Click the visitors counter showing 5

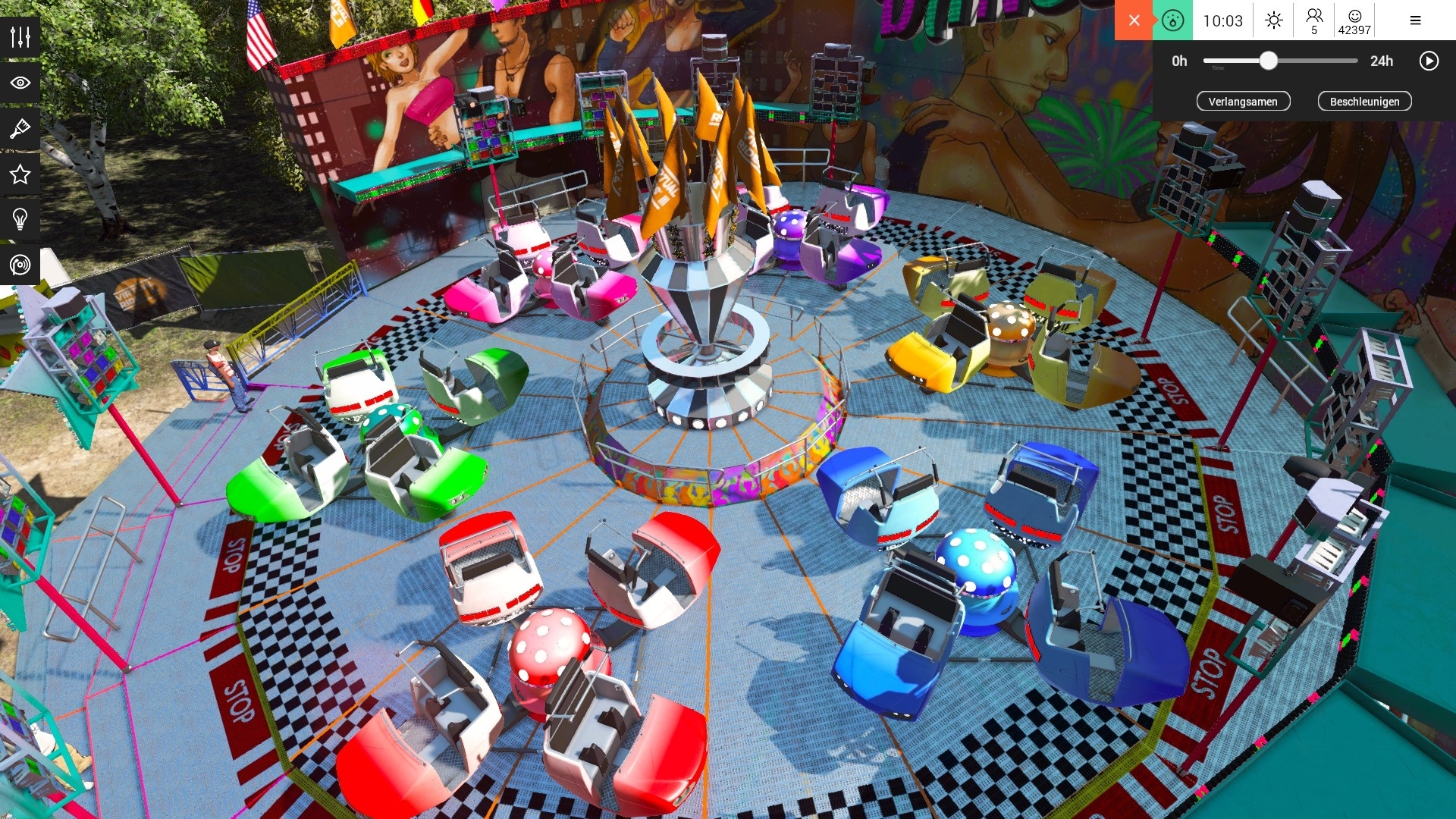coord(1314,20)
